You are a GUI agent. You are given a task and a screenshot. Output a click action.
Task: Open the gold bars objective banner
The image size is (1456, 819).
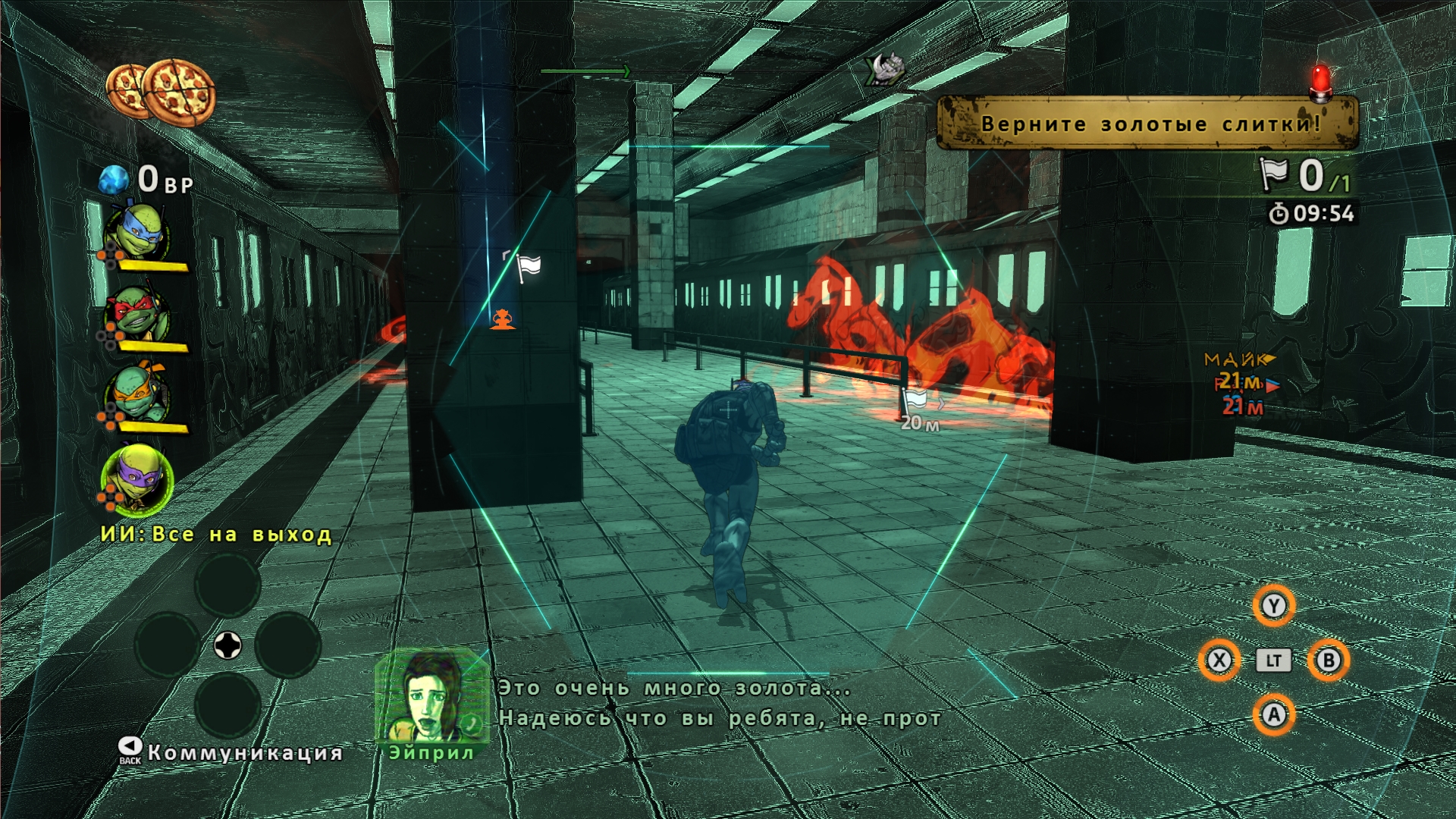(x=1147, y=123)
